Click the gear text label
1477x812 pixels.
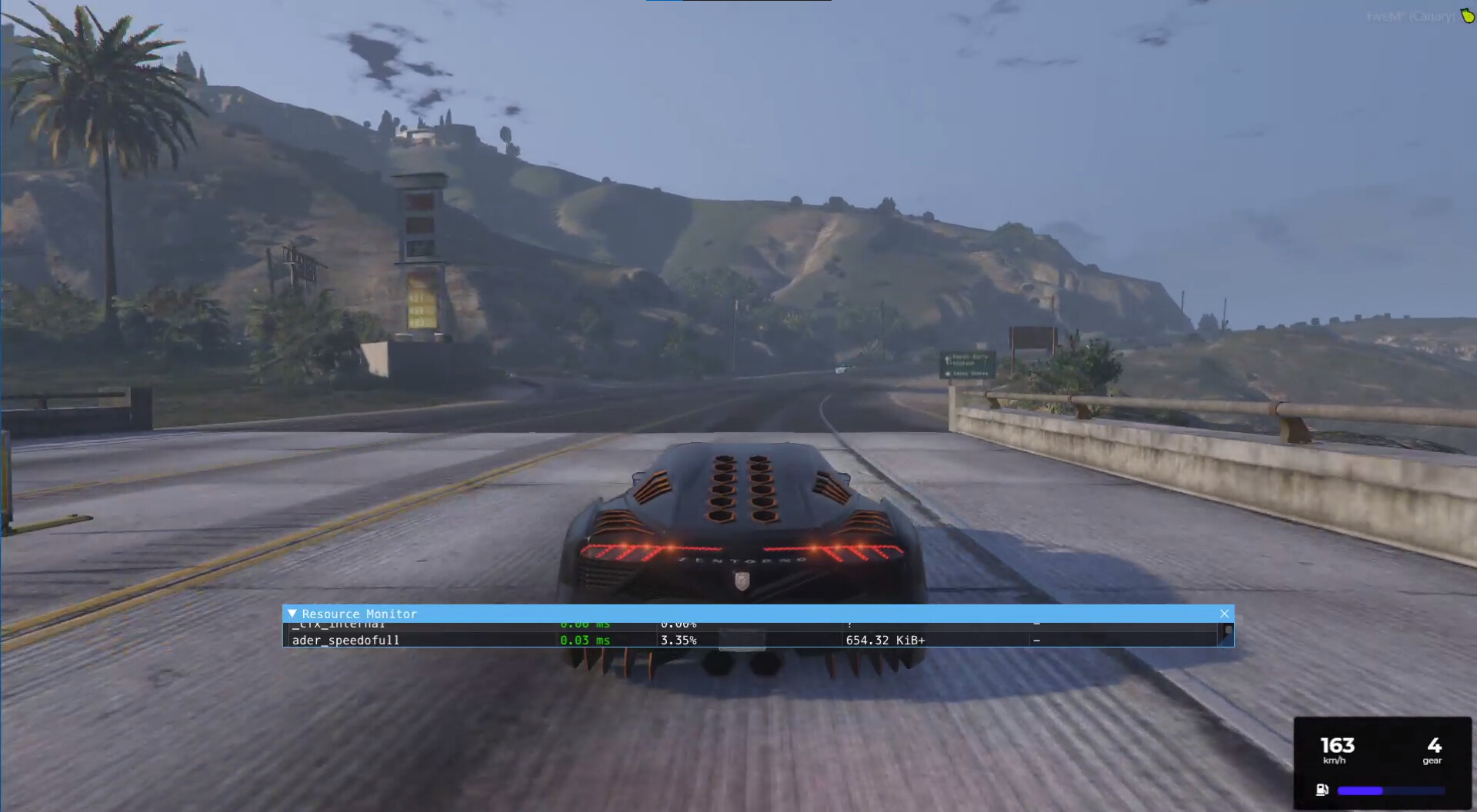pos(1432,760)
